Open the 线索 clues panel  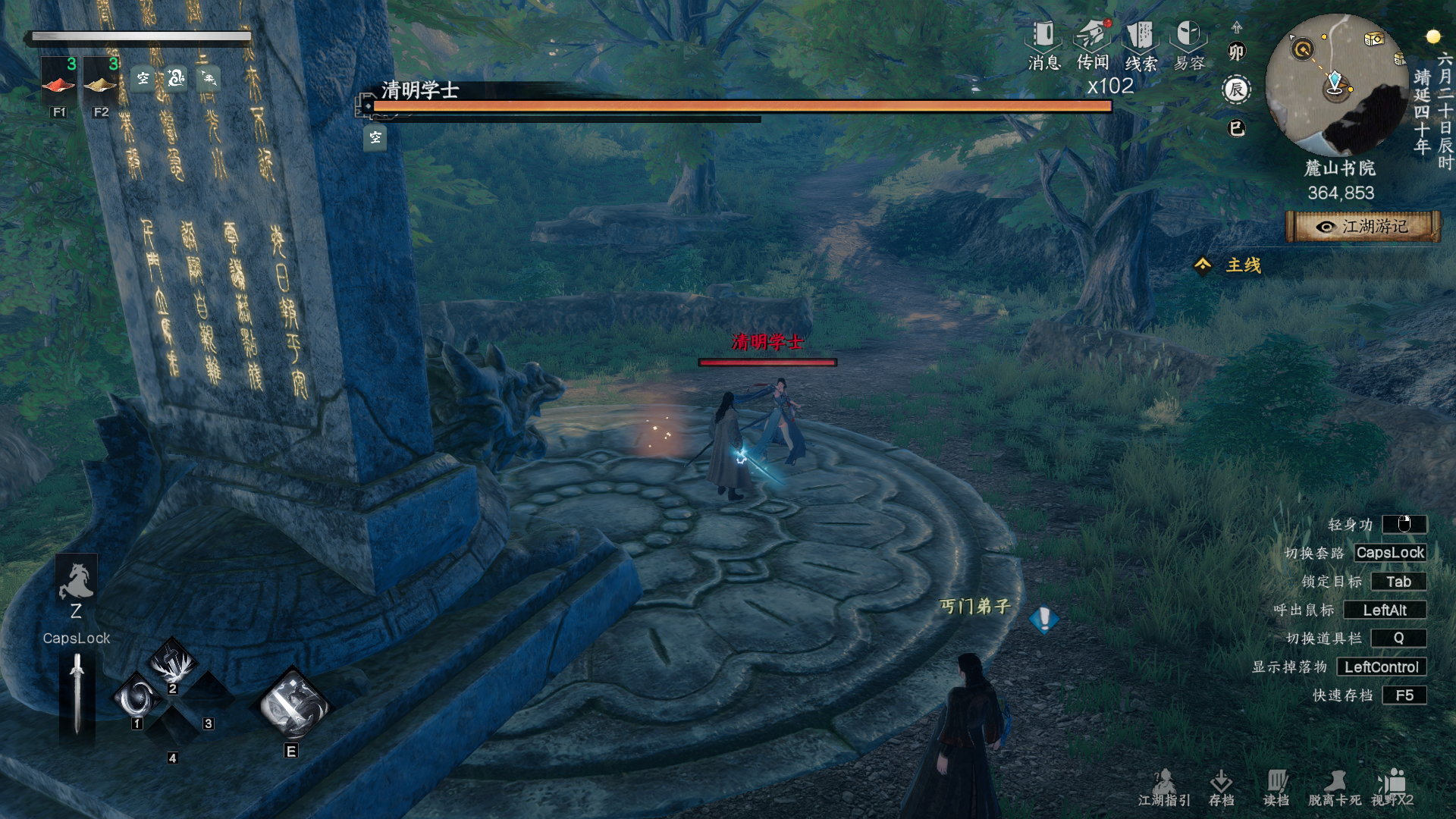pos(1140,45)
